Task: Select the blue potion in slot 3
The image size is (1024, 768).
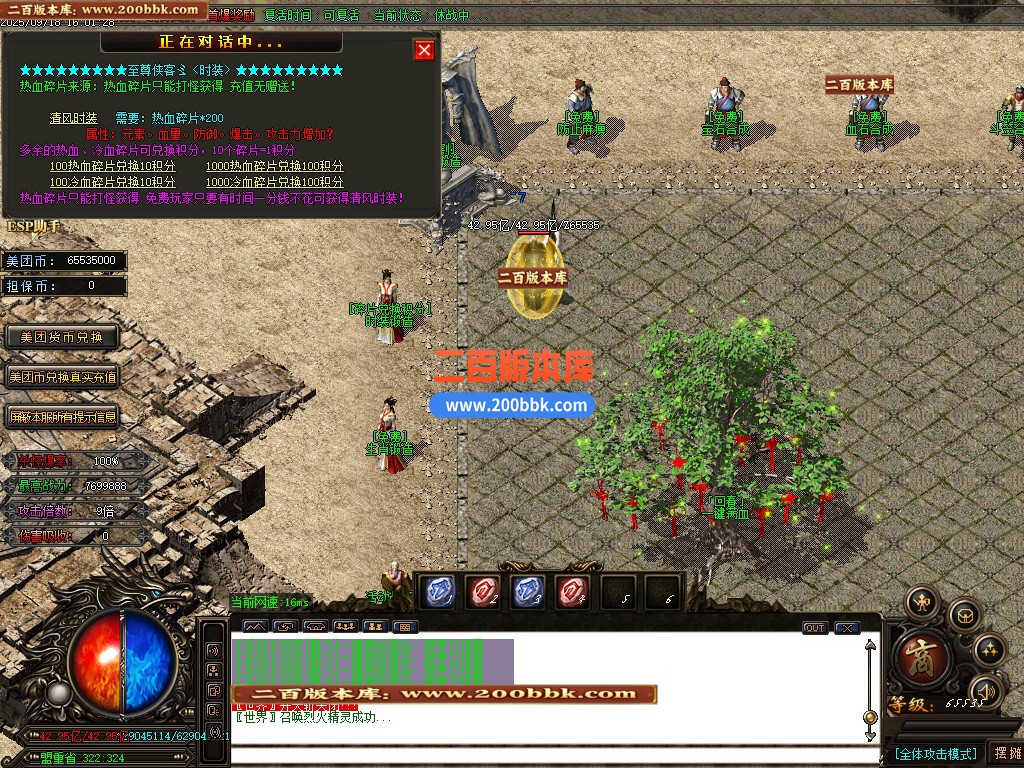Action: (x=528, y=592)
